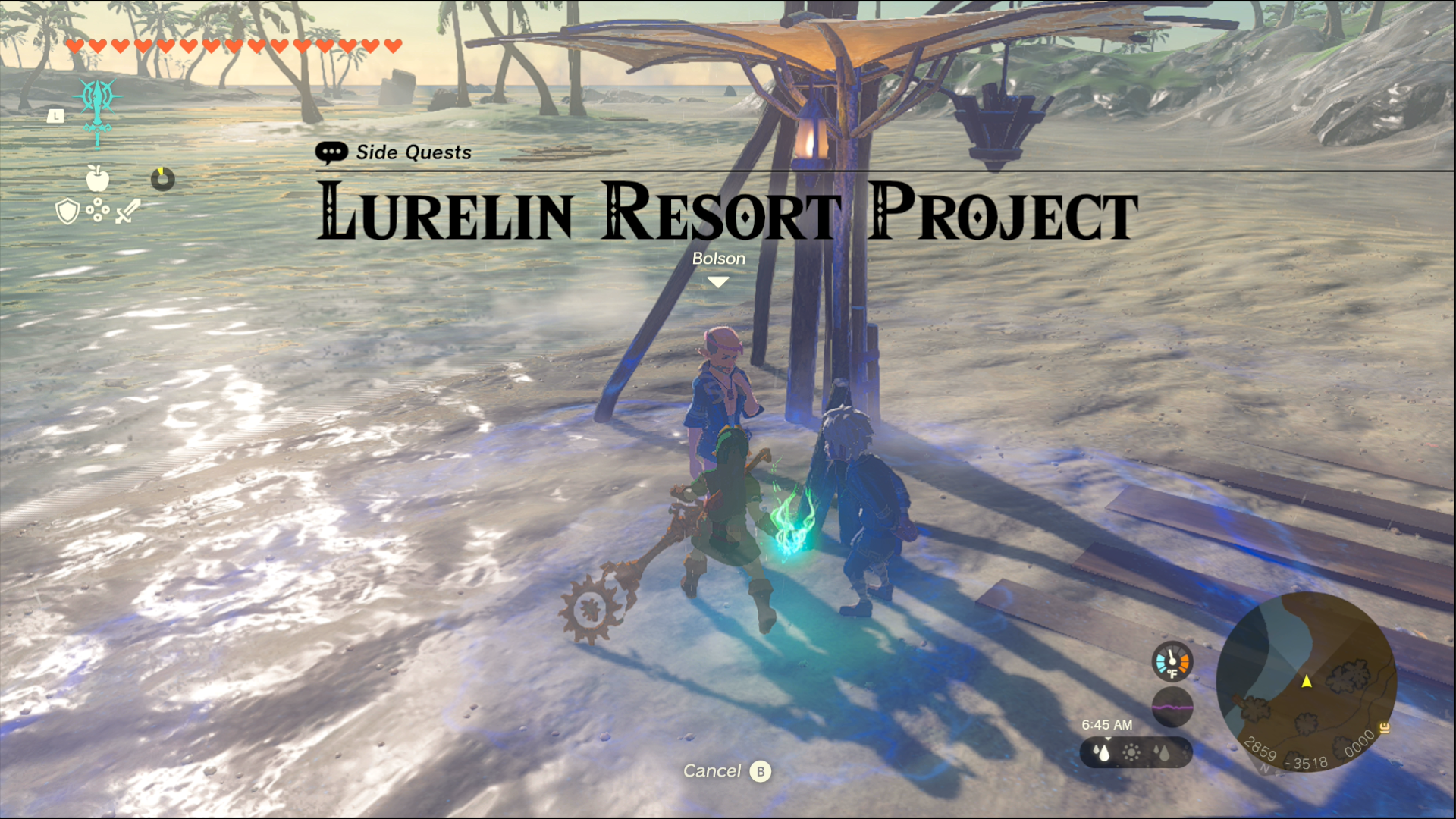Viewport: 1456px width, 819px height.
Task: Click the sun weather forecast icon
Action: coord(1130,753)
